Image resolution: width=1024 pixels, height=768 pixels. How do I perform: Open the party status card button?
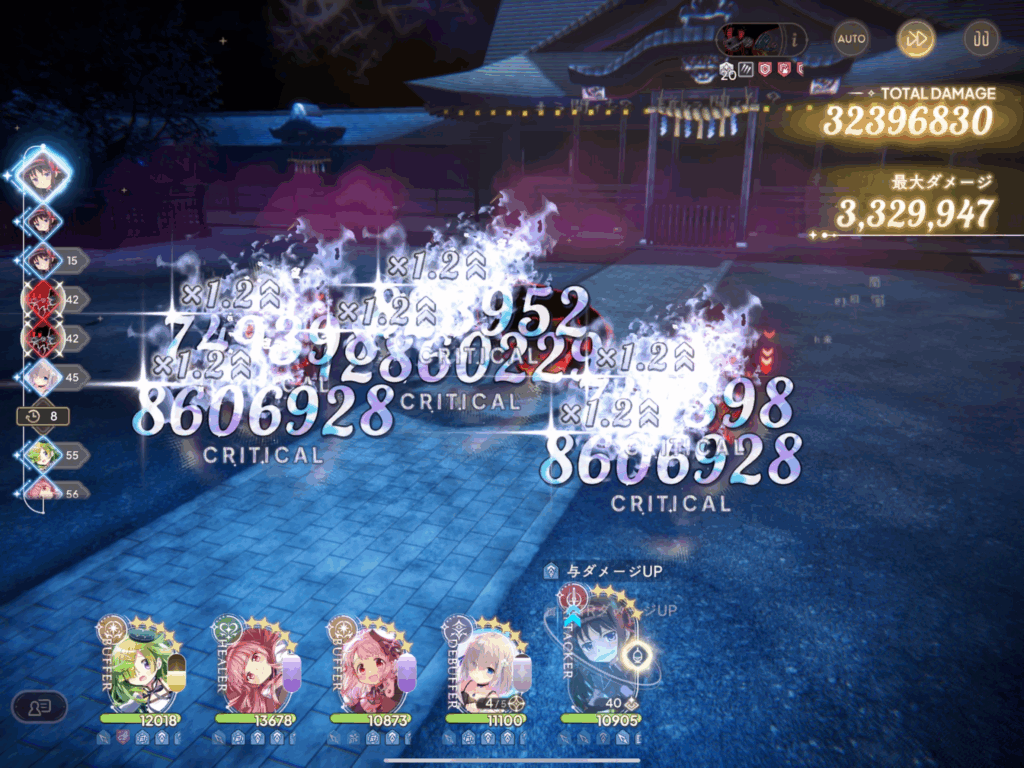40,707
